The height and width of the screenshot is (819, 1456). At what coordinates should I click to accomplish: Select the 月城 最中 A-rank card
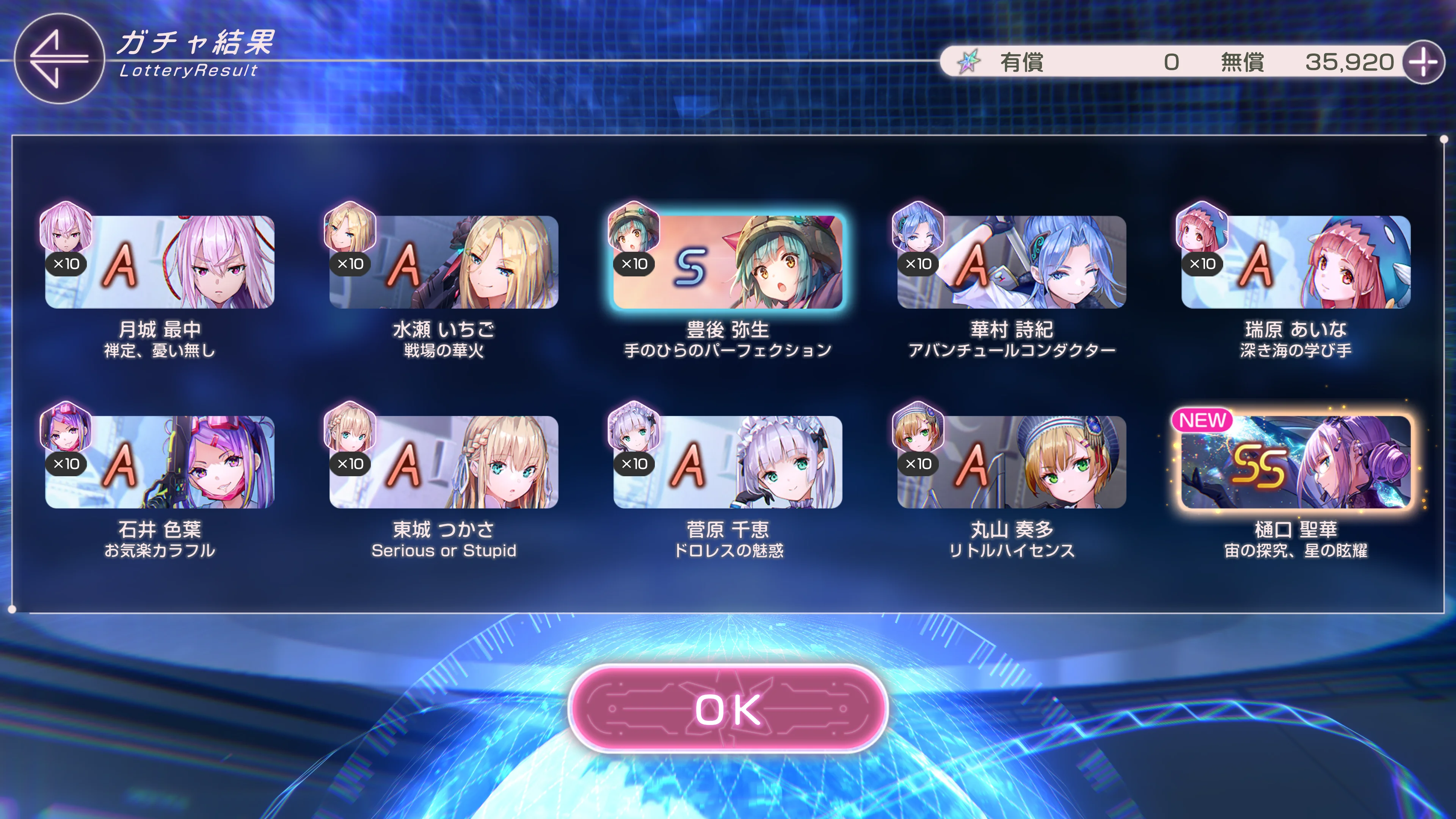coord(160,262)
